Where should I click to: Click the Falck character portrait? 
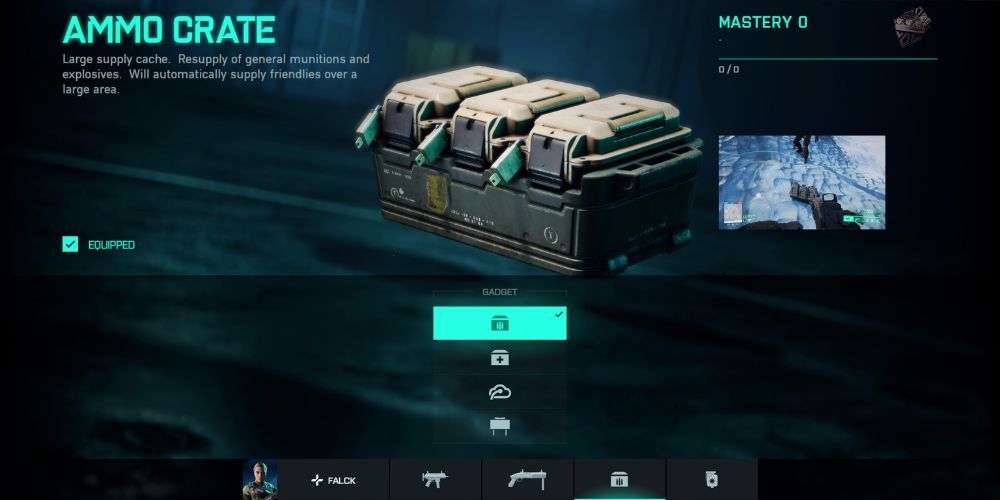pyautogui.click(x=259, y=480)
